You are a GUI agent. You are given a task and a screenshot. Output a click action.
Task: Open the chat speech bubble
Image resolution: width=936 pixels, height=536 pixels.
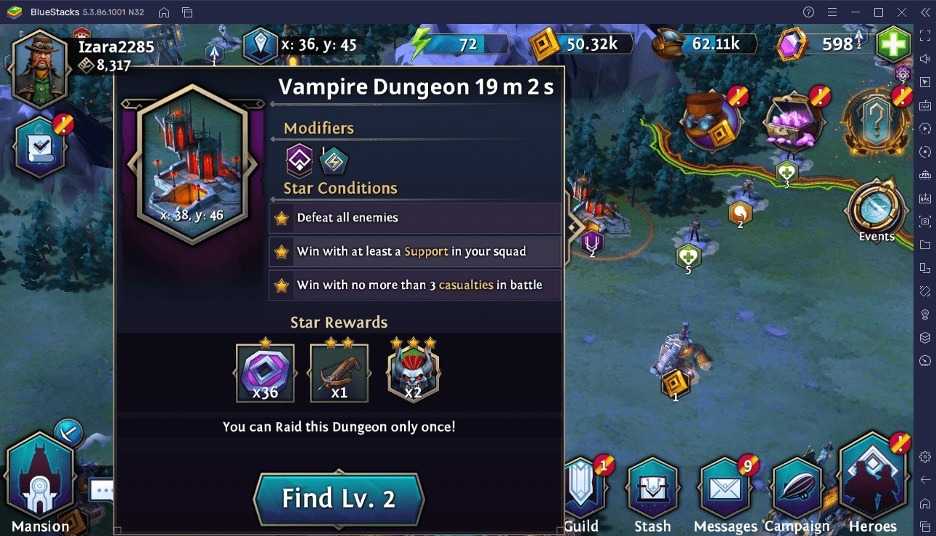tap(101, 490)
